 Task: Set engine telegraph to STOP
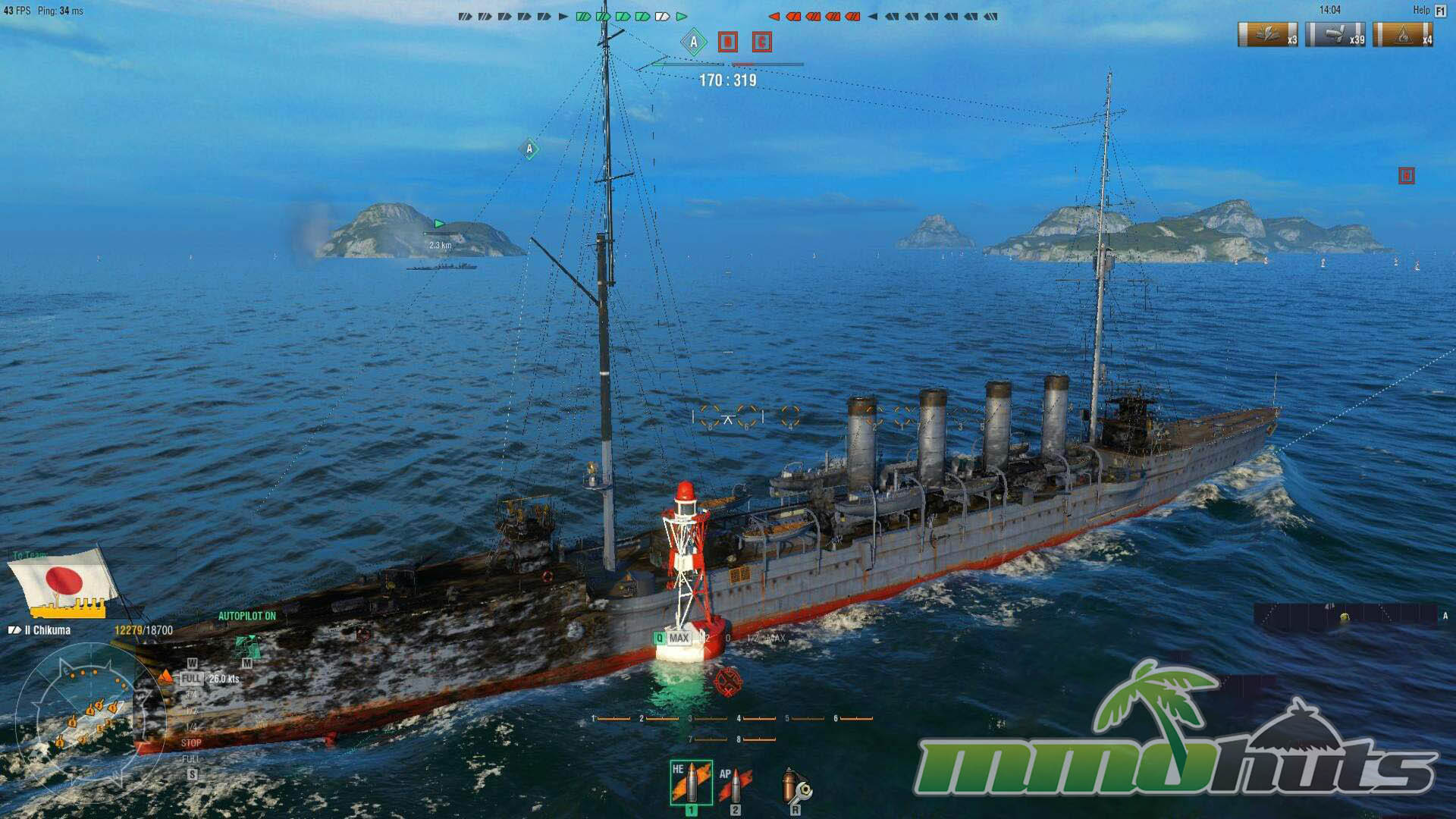tap(191, 743)
